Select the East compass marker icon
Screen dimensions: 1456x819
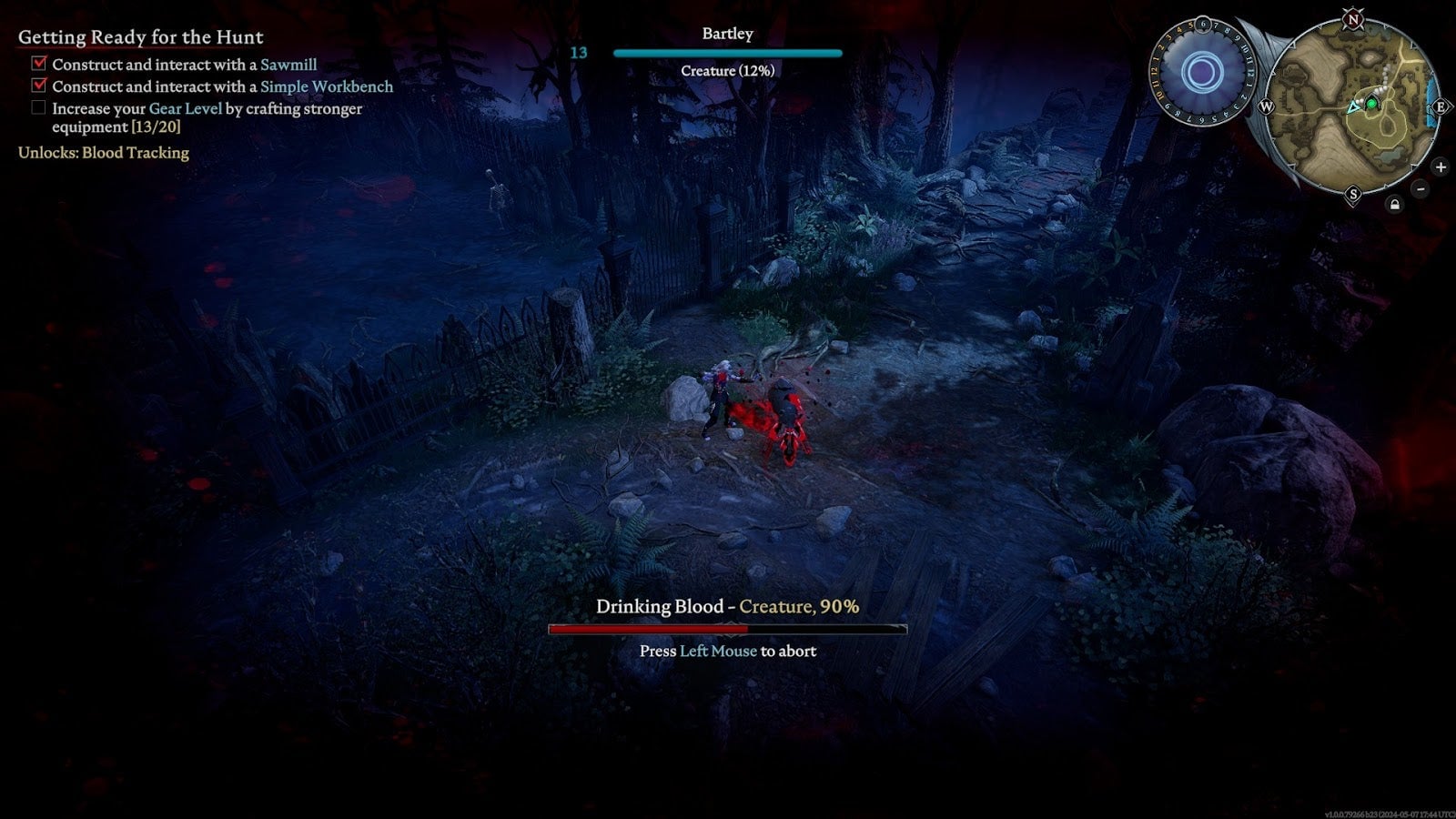(x=1441, y=107)
